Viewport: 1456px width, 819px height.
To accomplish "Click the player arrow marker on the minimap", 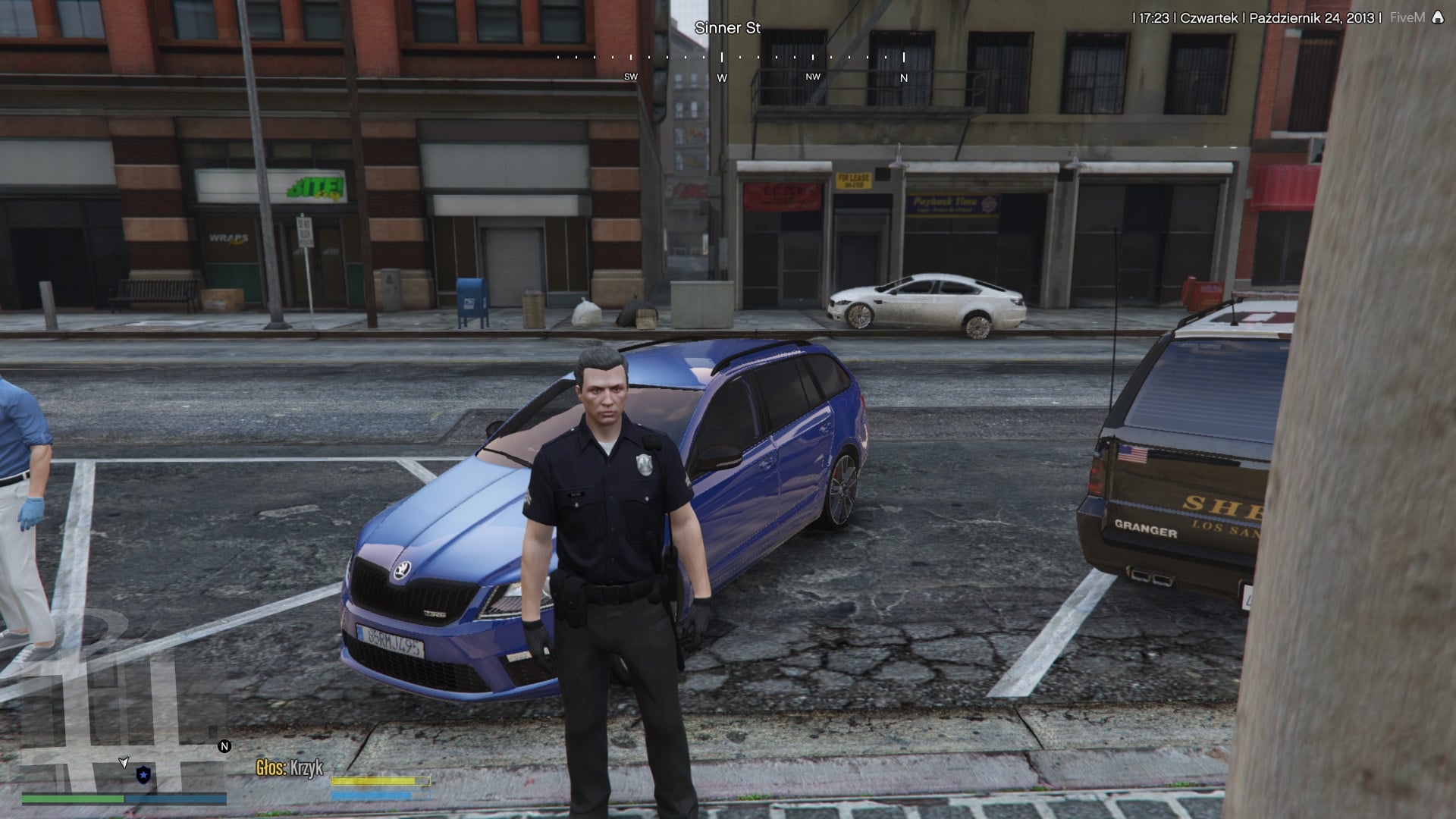I will (124, 762).
